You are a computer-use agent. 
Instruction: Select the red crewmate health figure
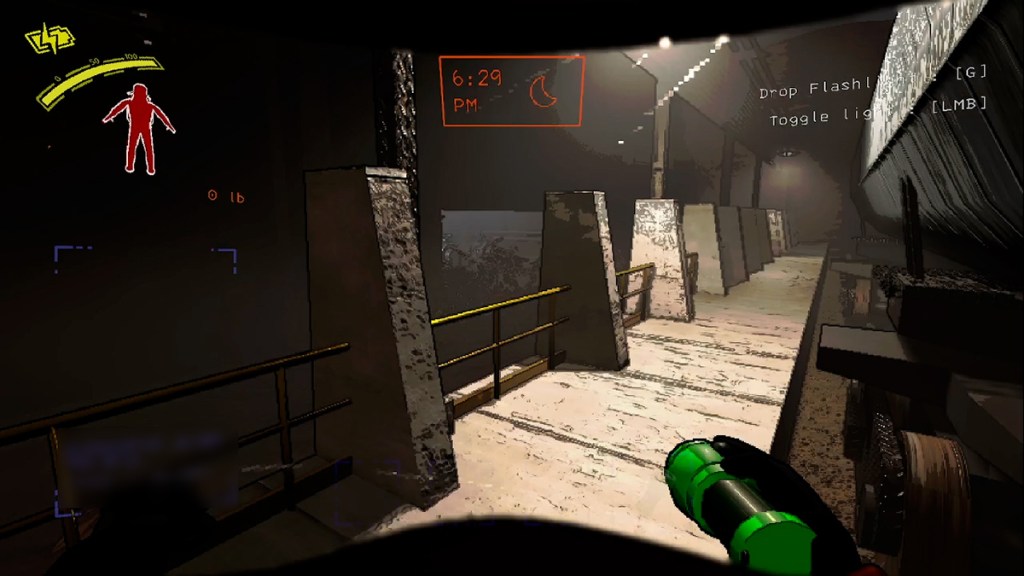click(138, 127)
